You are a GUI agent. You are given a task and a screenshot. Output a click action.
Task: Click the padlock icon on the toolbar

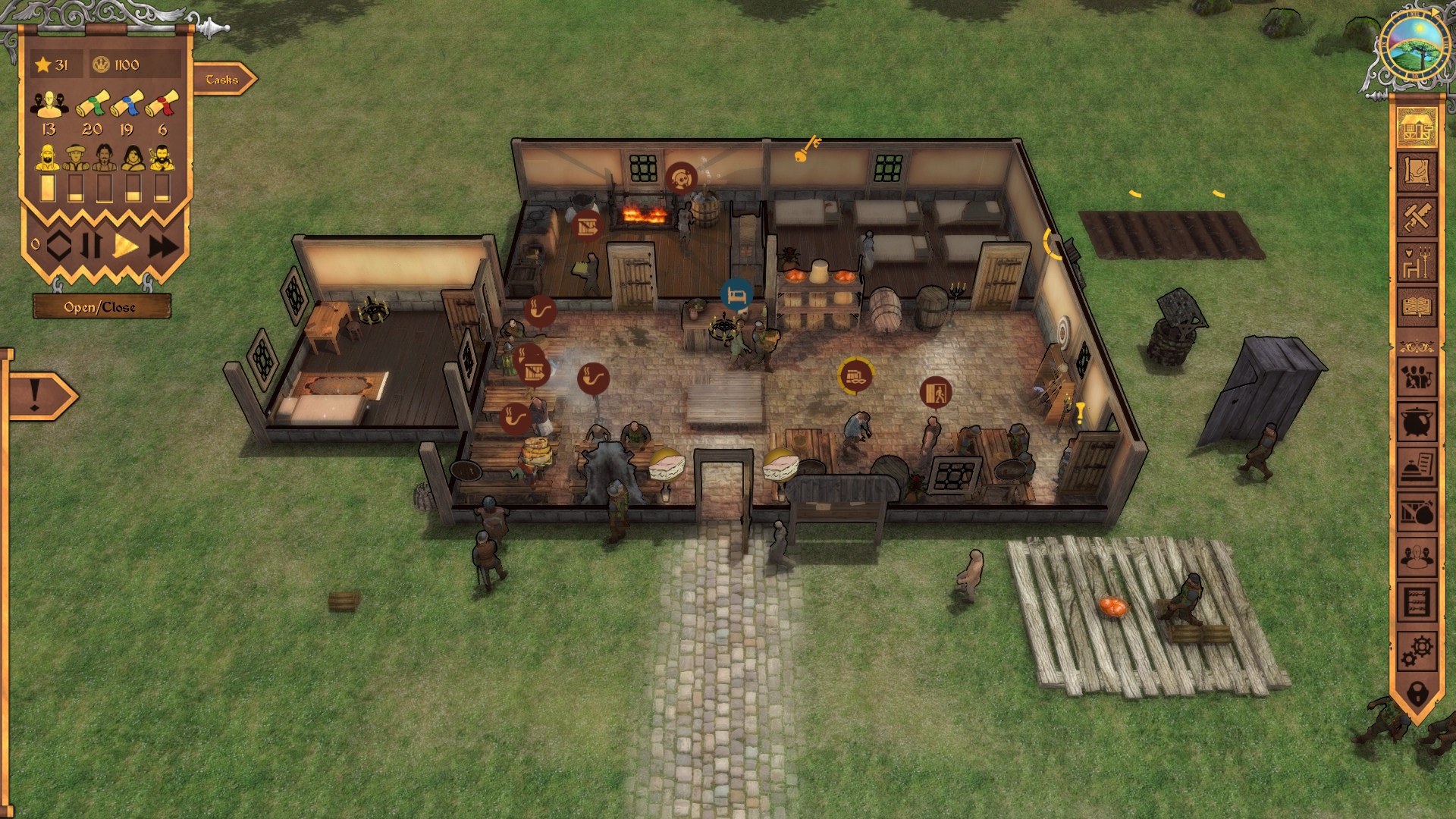coord(1417,692)
